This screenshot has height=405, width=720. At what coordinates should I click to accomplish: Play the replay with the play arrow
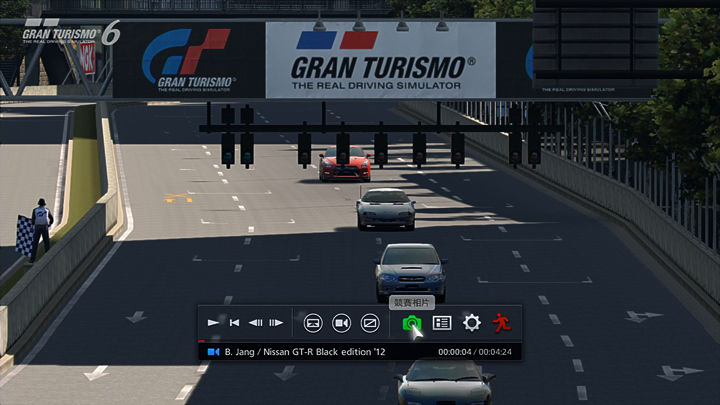pyautogui.click(x=213, y=323)
